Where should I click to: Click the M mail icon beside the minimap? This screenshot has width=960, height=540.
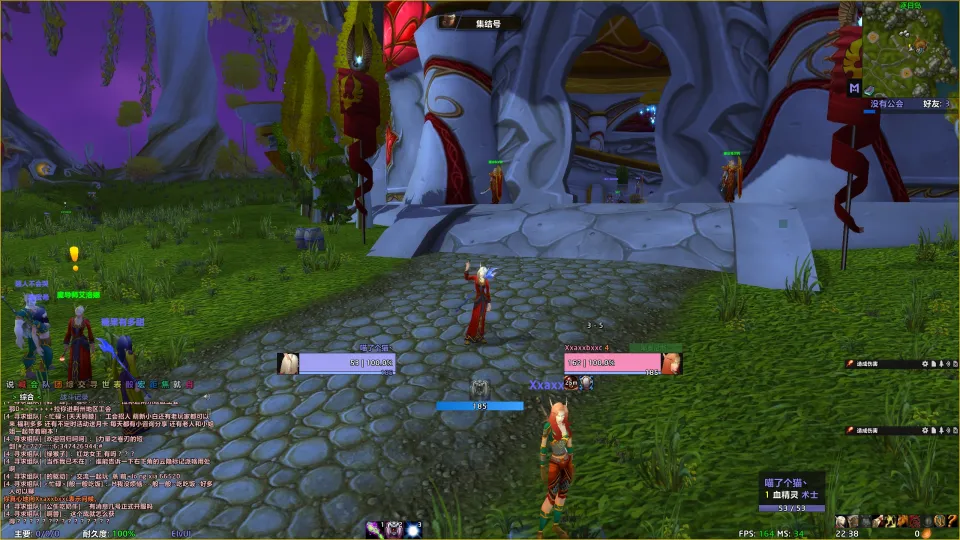tap(855, 88)
